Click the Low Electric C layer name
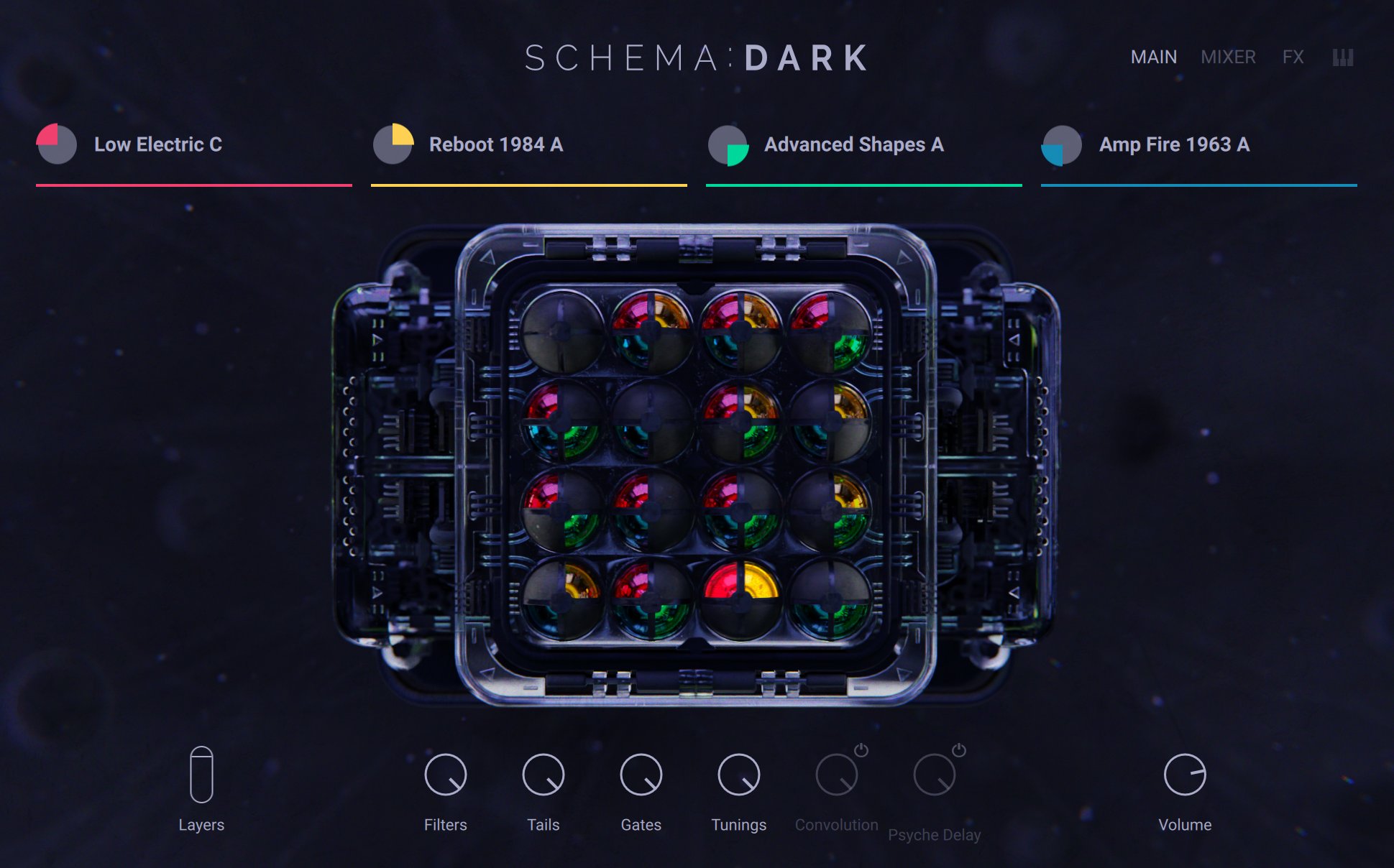 click(x=158, y=144)
